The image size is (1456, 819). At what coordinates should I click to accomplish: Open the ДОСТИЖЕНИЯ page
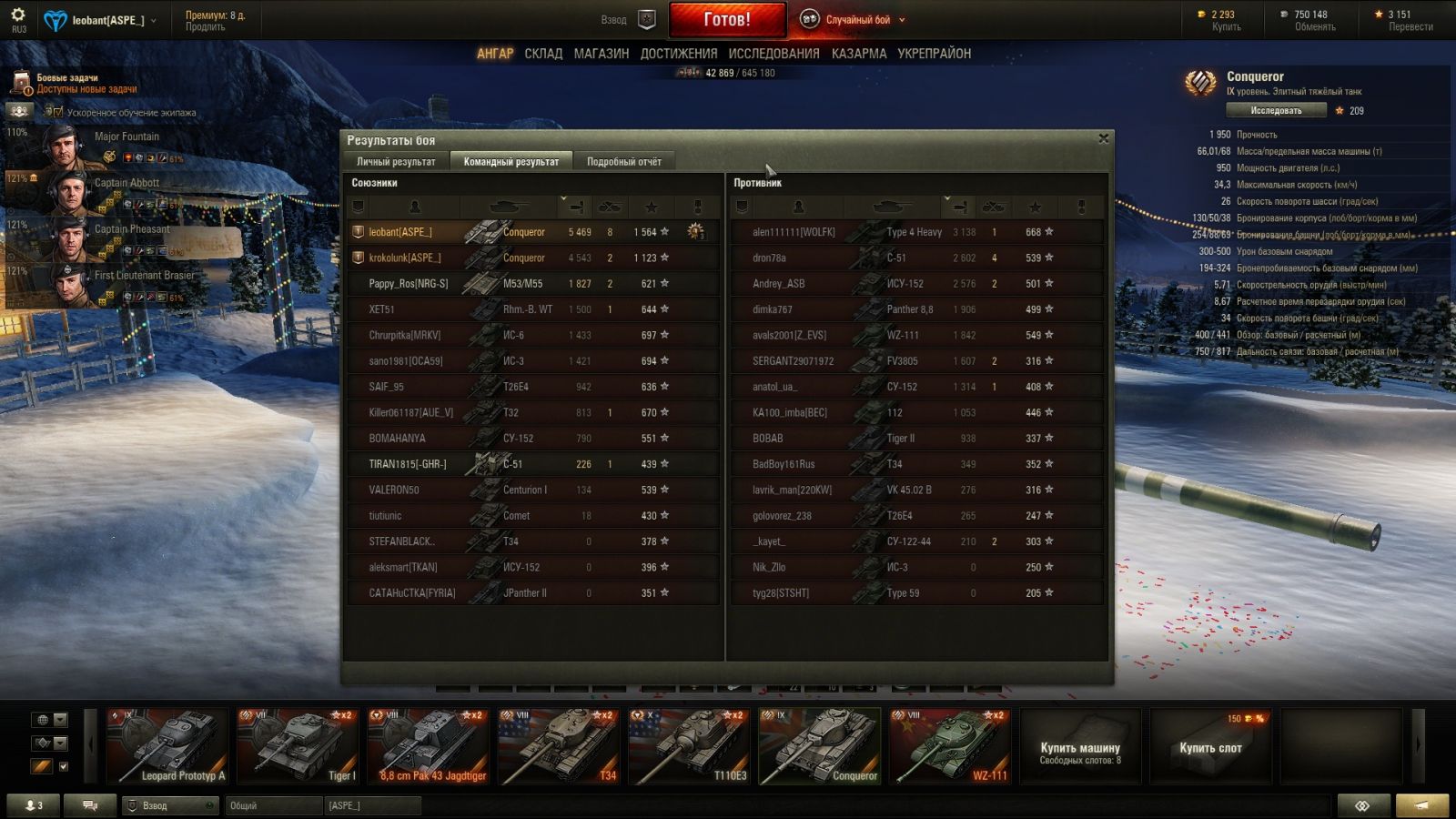tap(678, 54)
